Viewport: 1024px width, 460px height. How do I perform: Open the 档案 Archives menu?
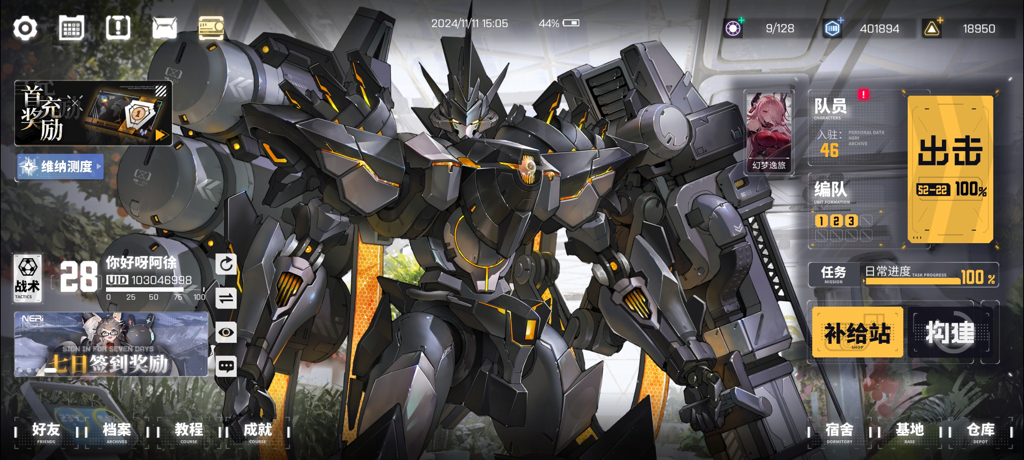click(x=116, y=431)
